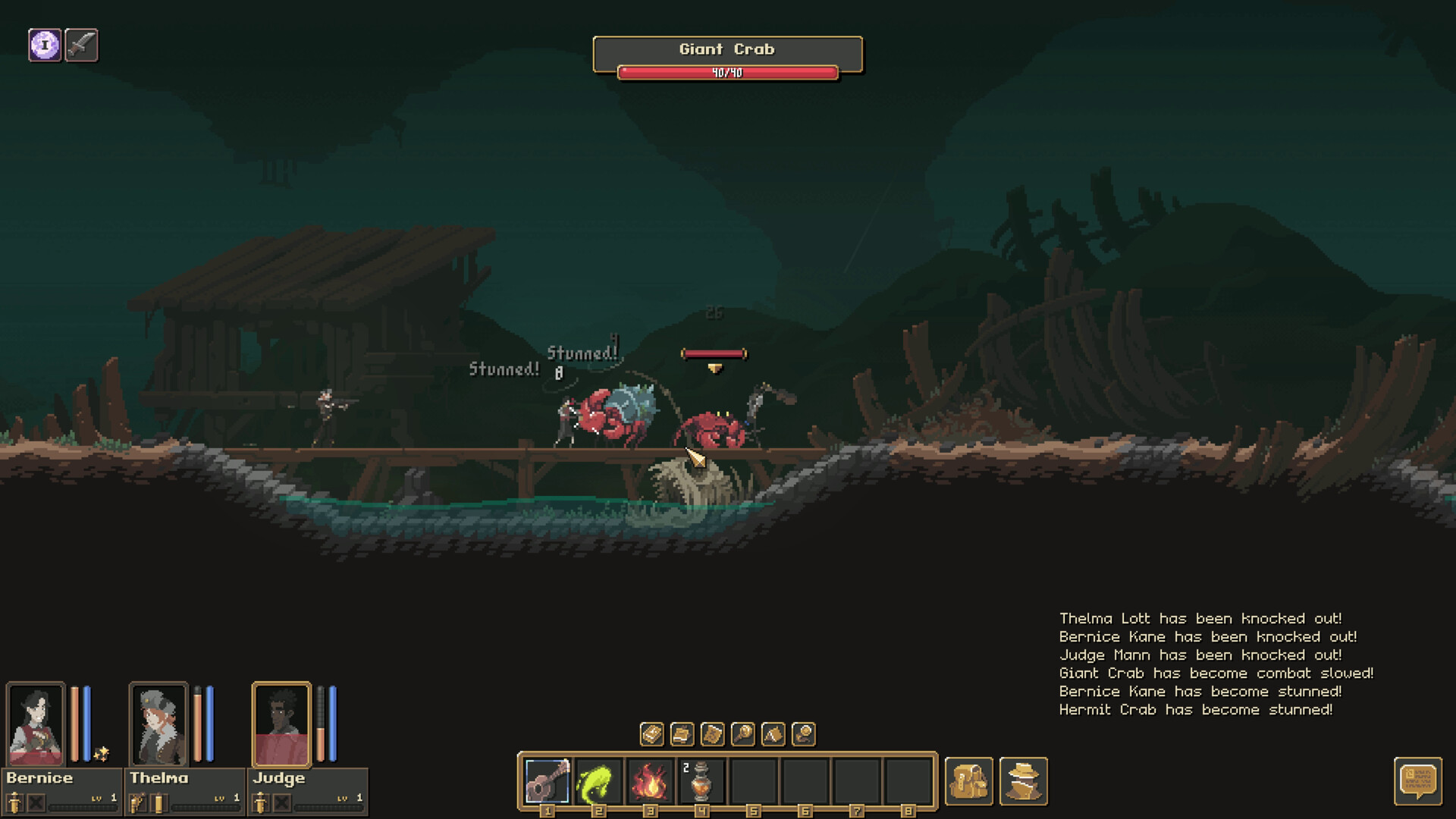Open the map scroll icon above the hotbar
The width and height of the screenshot is (1456, 819).
[714, 734]
